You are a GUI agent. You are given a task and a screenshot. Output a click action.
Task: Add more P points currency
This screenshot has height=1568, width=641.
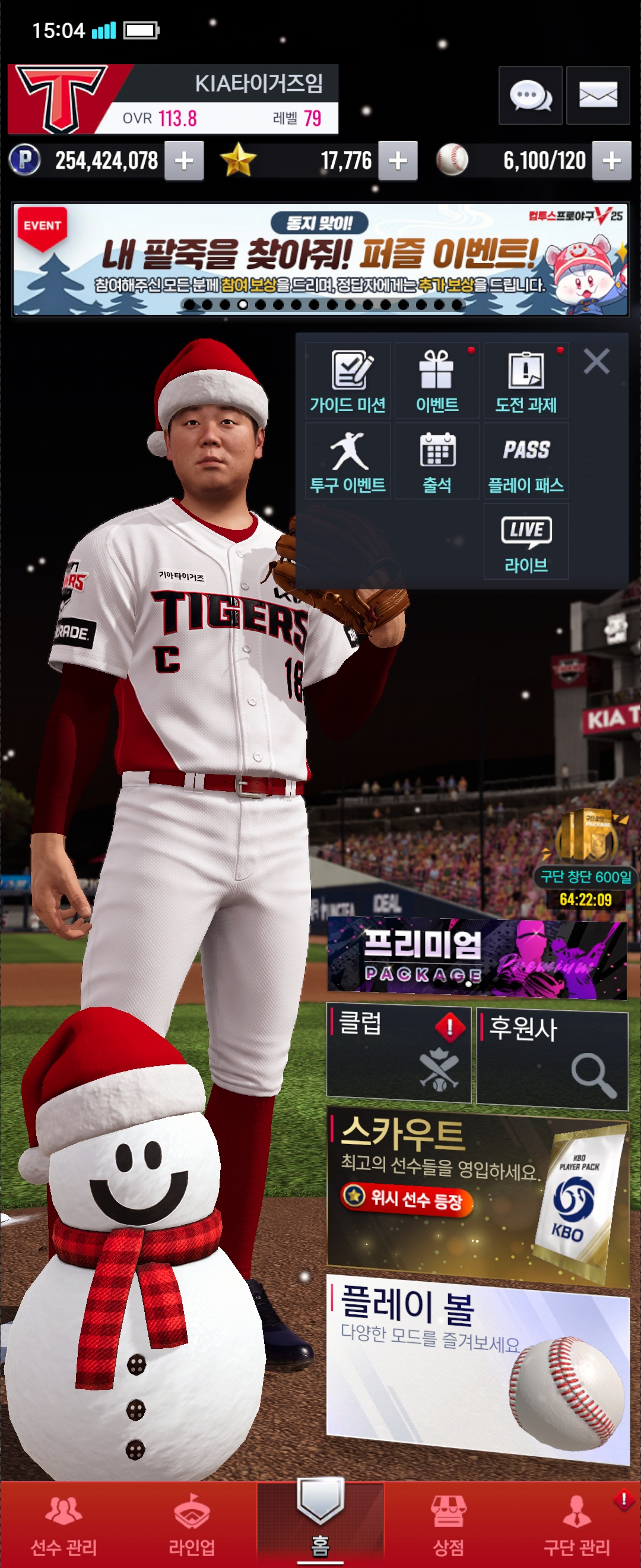[x=183, y=161]
